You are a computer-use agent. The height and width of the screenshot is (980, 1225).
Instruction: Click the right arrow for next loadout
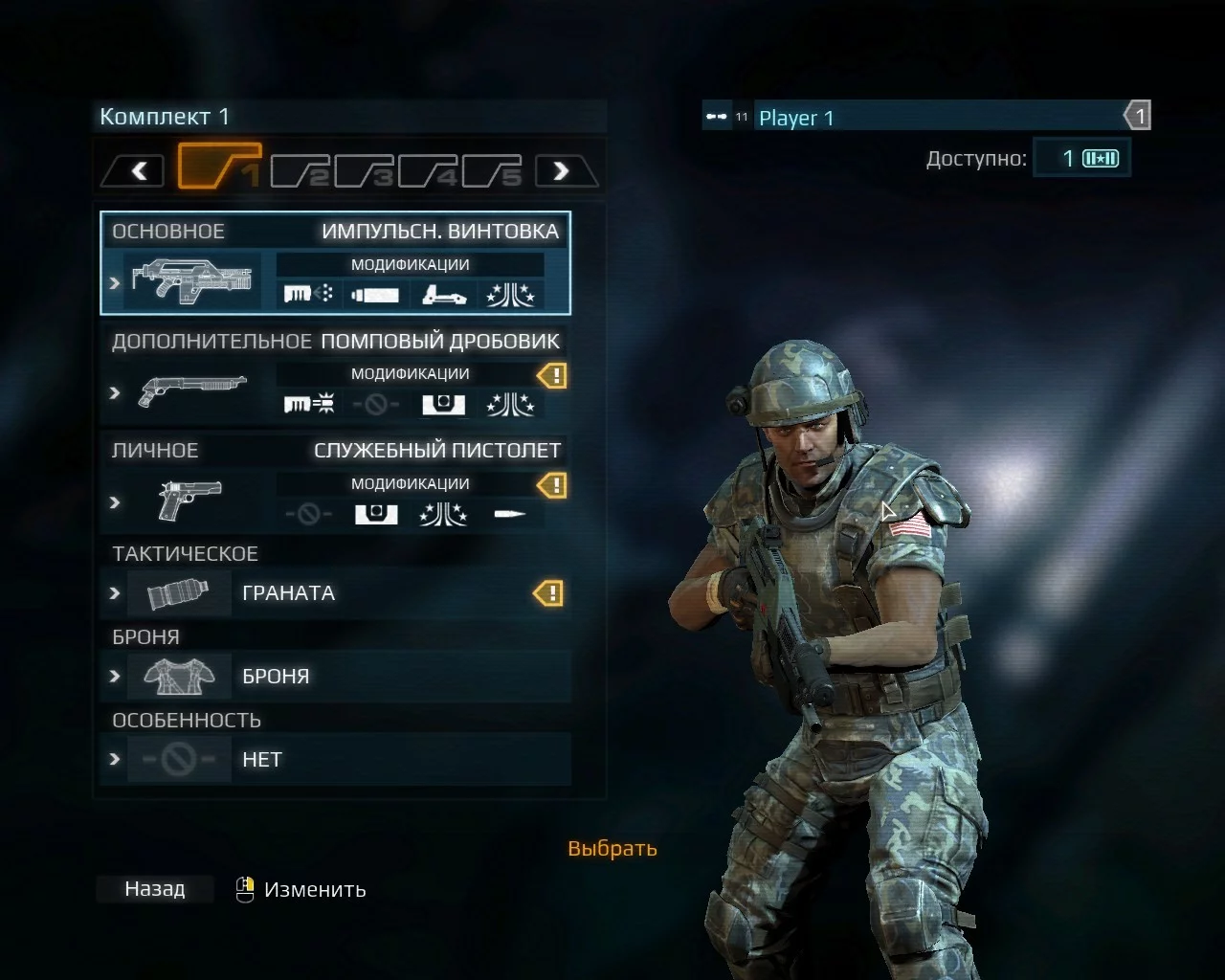click(562, 171)
